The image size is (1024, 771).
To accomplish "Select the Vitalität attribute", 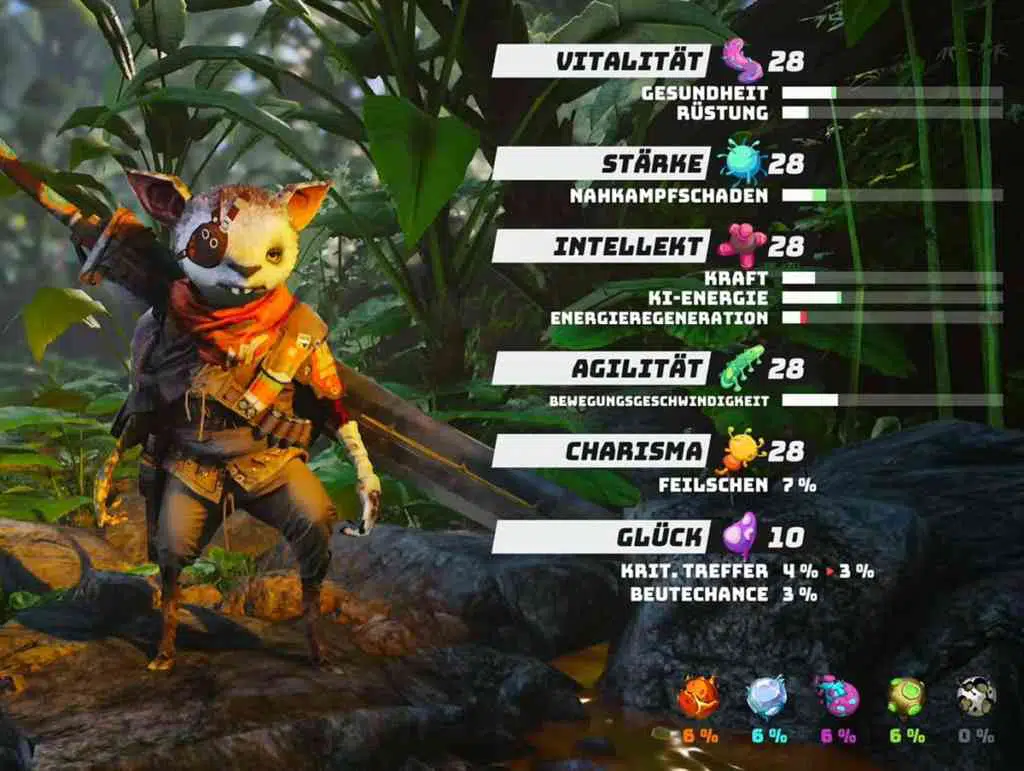I will (x=602, y=61).
